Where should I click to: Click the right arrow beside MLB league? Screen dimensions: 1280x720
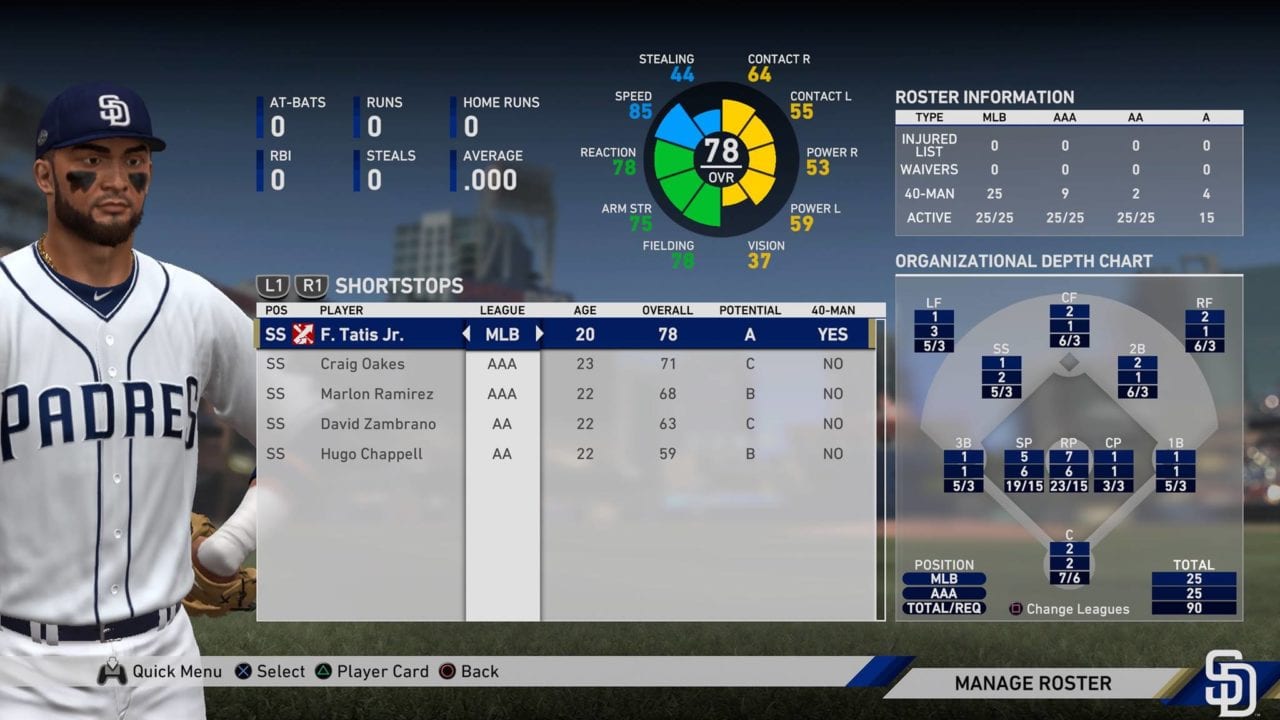click(x=539, y=334)
